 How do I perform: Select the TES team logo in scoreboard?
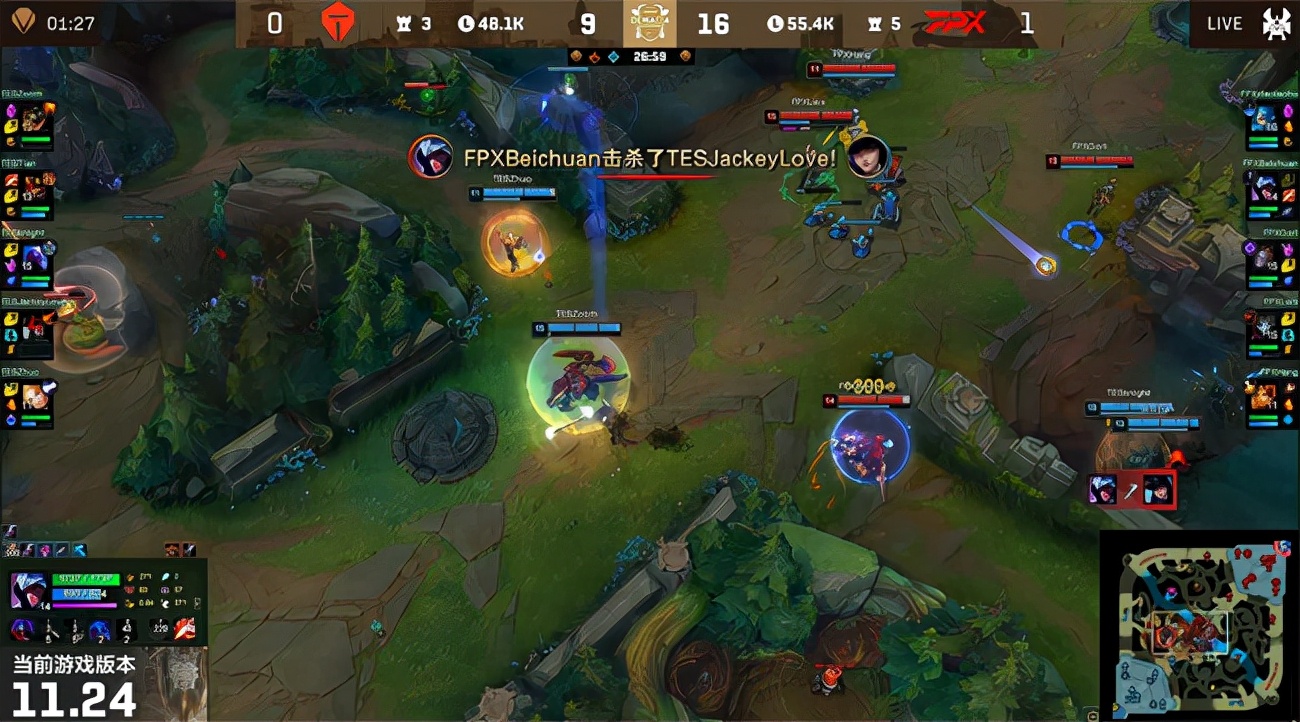[338, 23]
